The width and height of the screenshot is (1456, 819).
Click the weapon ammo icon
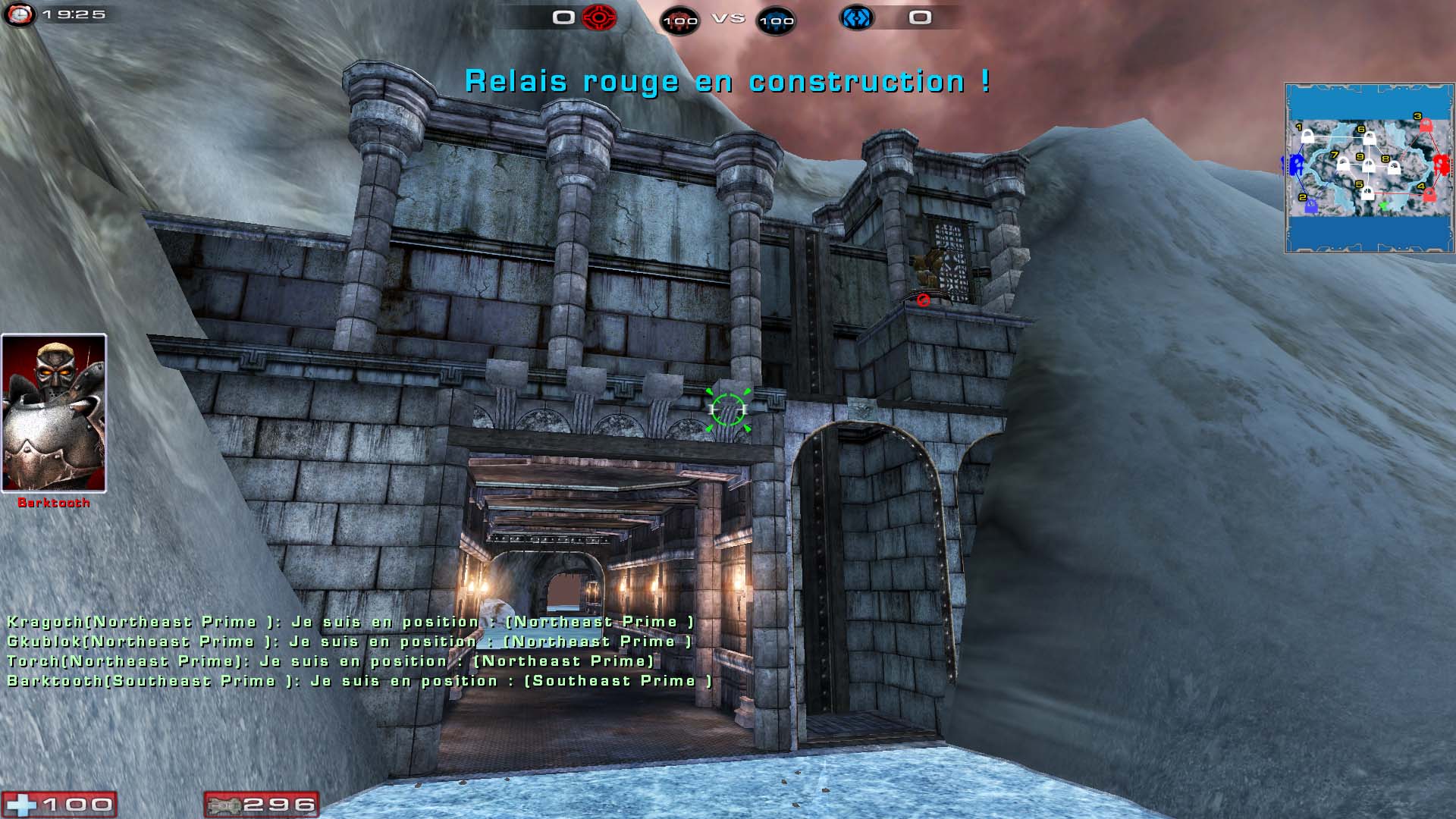coord(224,805)
